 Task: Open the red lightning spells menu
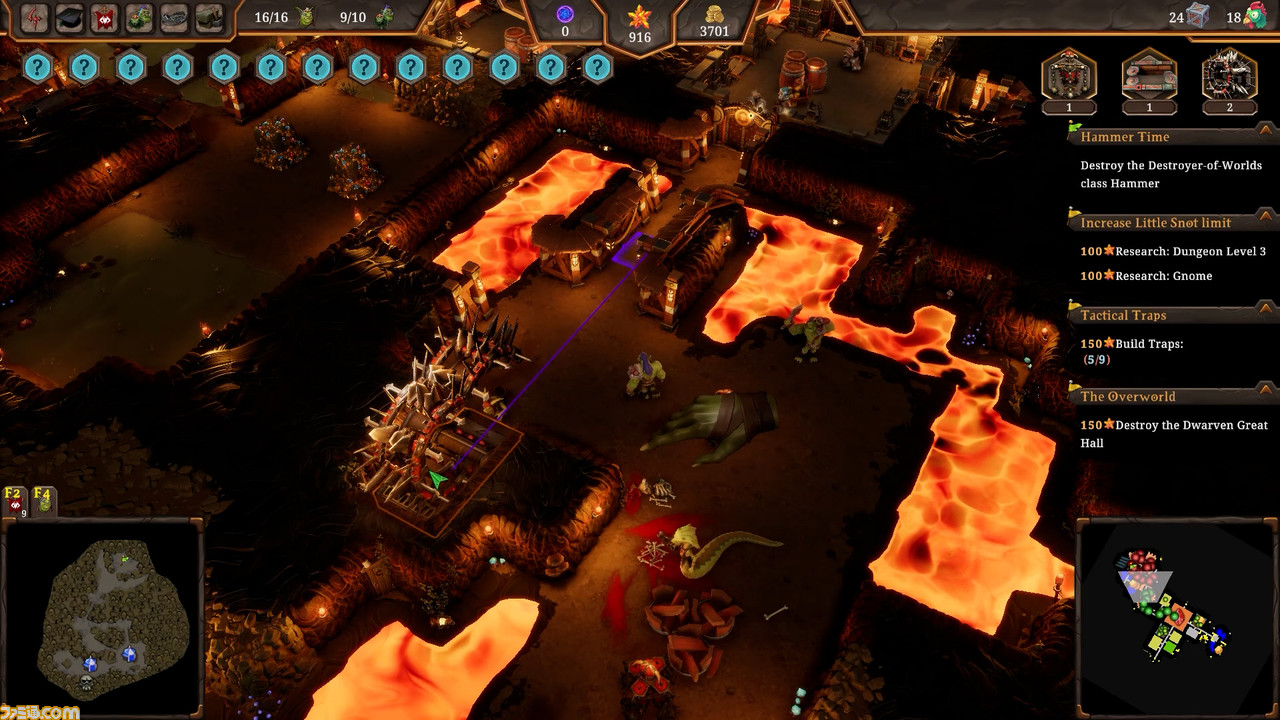click(x=34, y=17)
